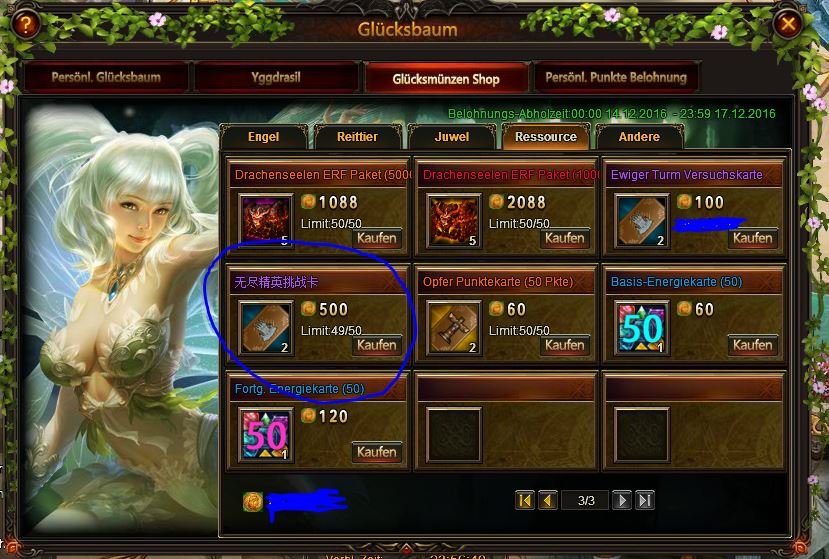
Task: Buy the 1088-coin Drachenseelen ERF Paket
Action: click(377, 238)
